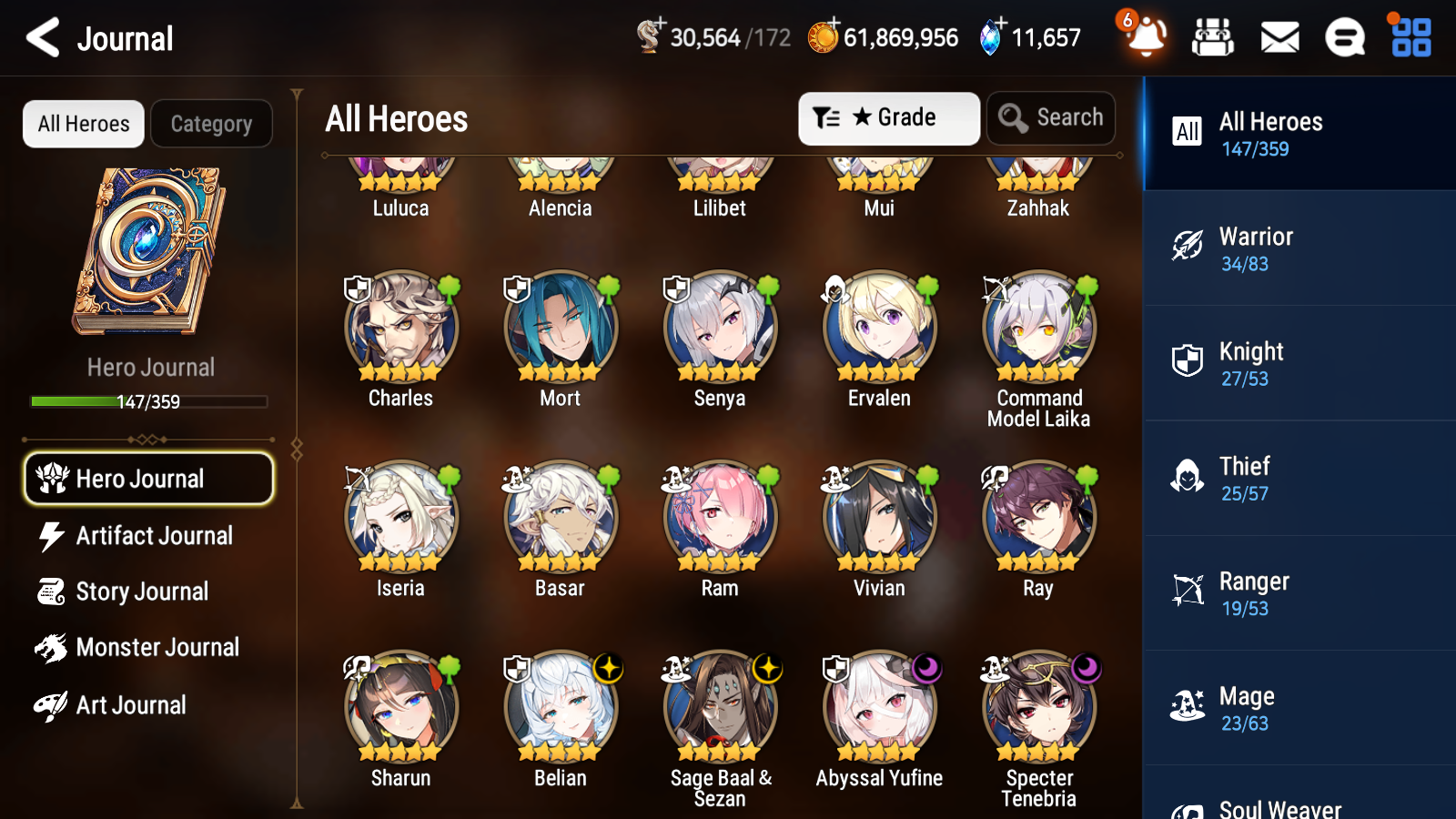Screen dimensions: 1456x819
Task: Open the notification bell with 6 alerts
Action: [1145, 37]
